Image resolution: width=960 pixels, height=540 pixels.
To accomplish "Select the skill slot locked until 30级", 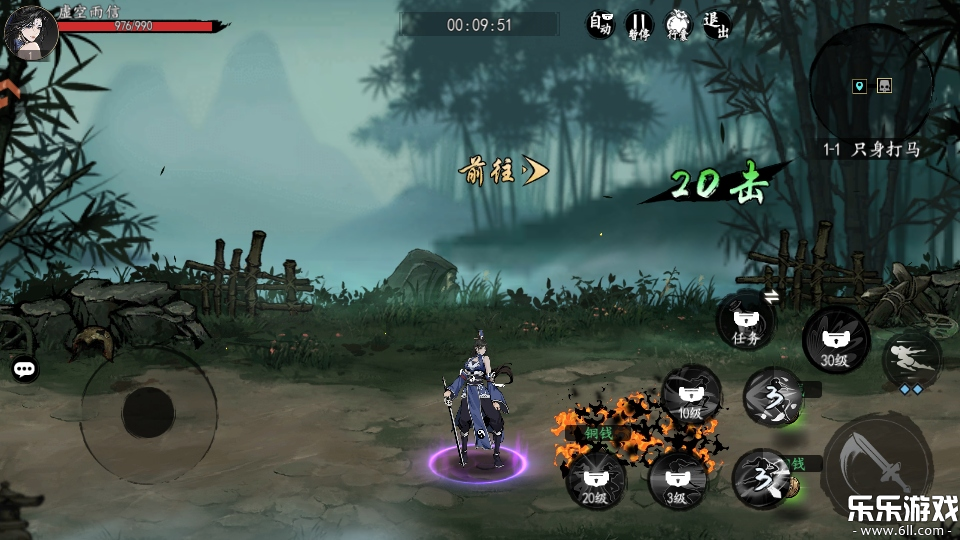I will (835, 340).
